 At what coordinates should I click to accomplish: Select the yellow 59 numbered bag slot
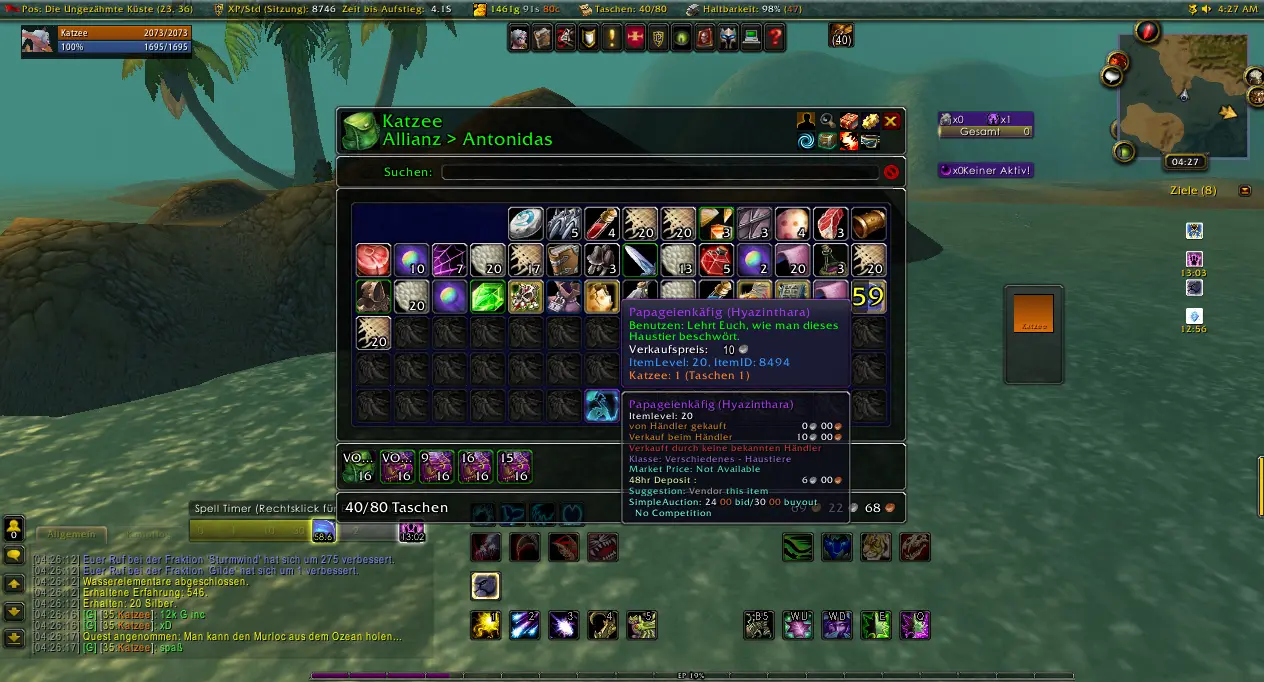click(868, 297)
